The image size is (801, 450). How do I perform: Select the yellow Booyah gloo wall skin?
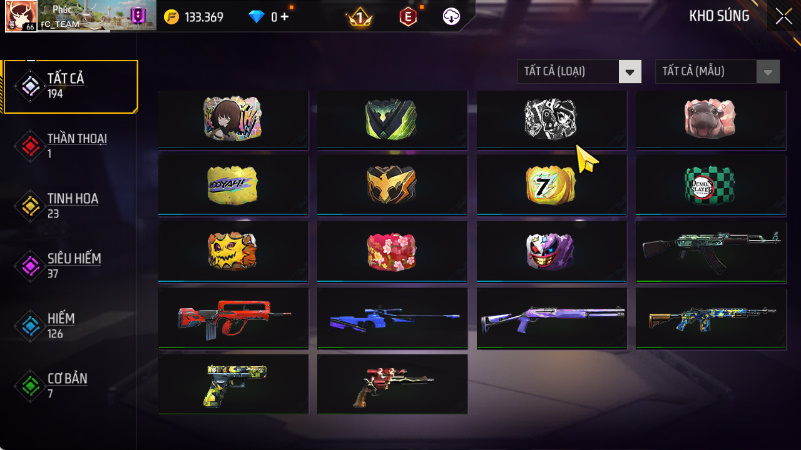pyautogui.click(x=232, y=183)
